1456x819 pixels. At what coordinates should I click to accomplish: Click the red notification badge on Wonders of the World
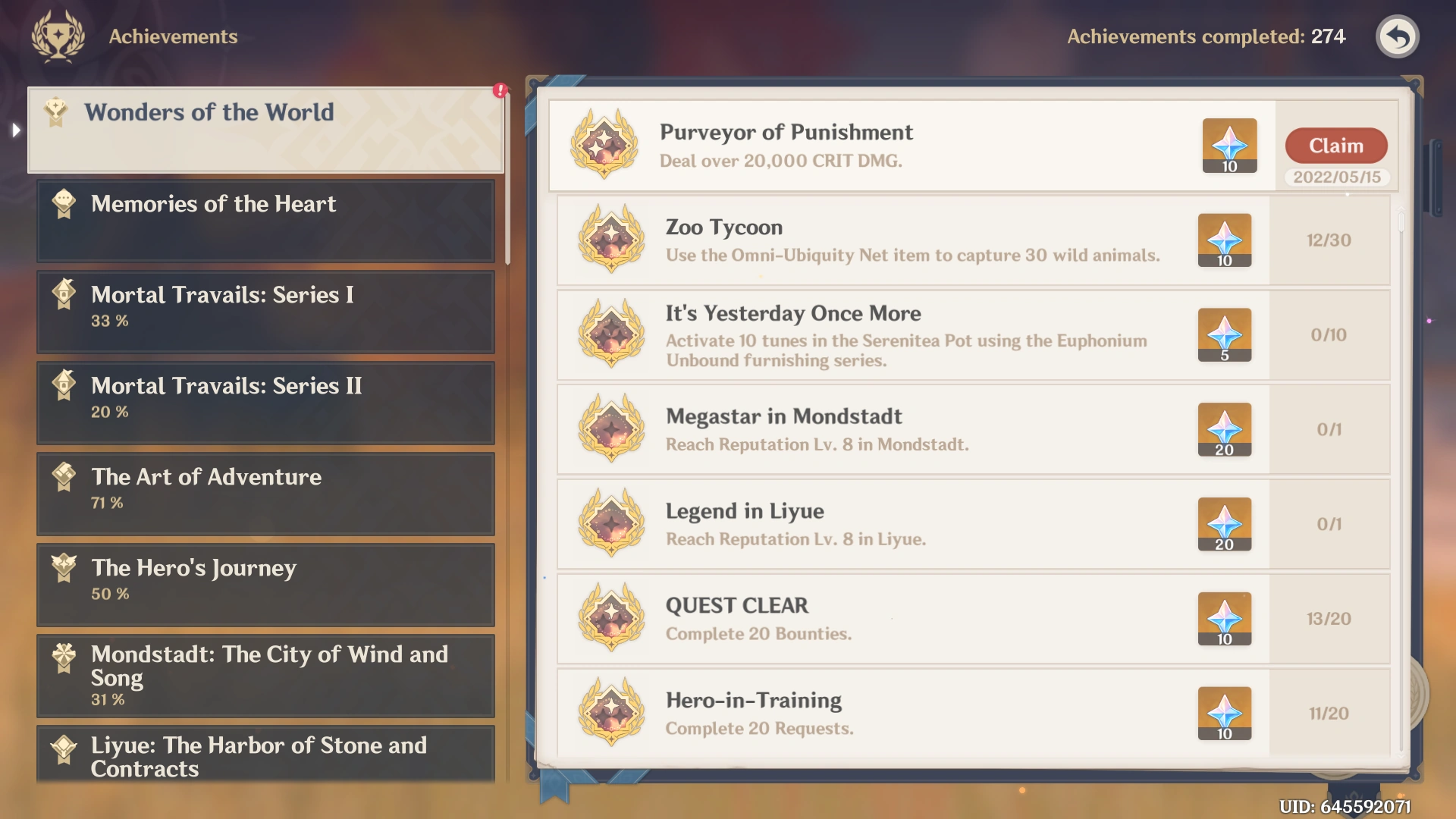click(x=499, y=89)
